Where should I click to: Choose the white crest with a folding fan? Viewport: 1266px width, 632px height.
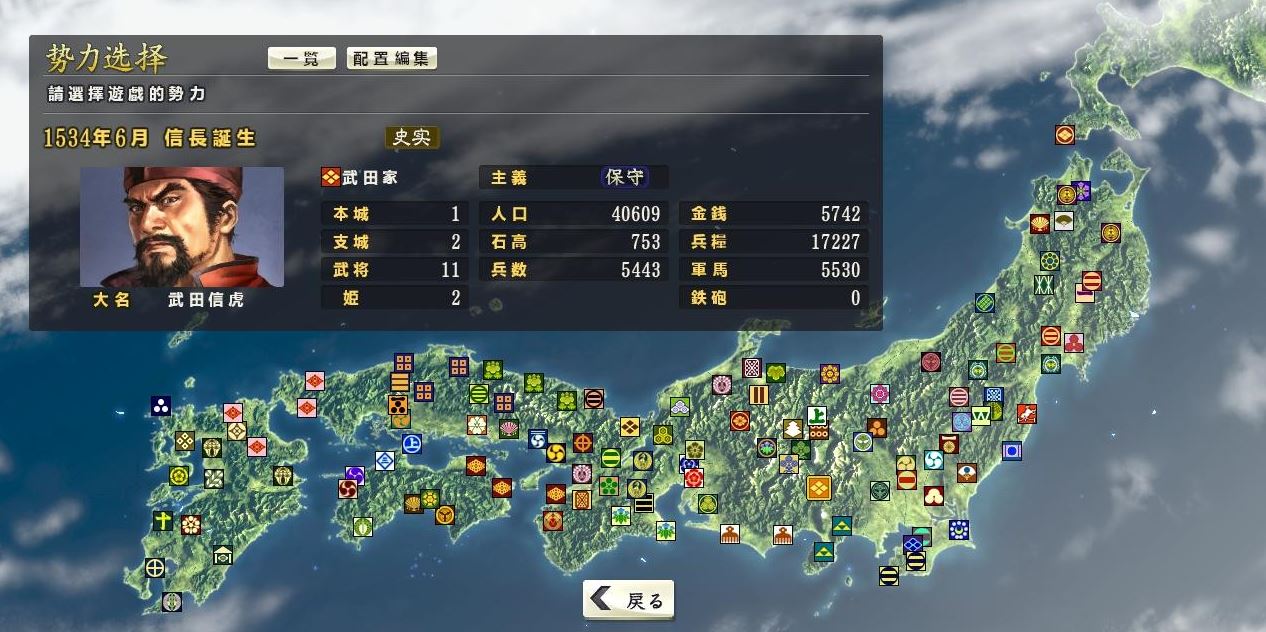tap(1063, 221)
